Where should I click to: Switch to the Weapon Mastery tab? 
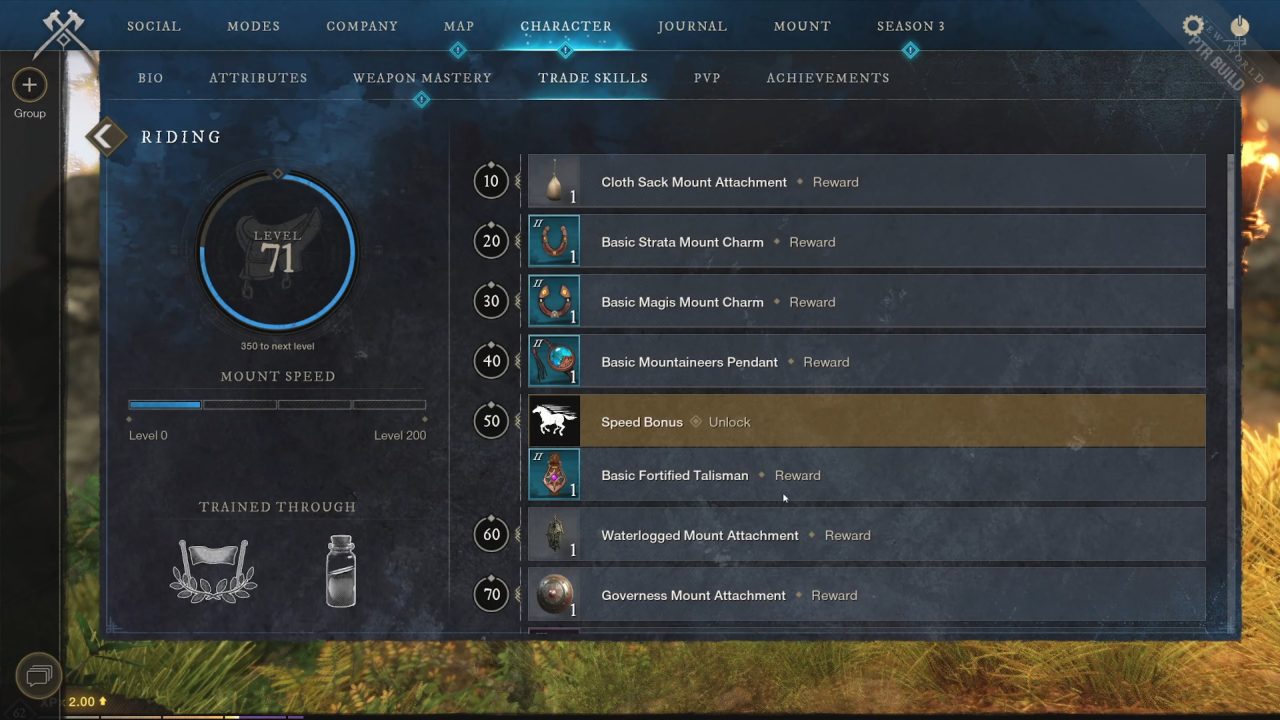[421, 77]
